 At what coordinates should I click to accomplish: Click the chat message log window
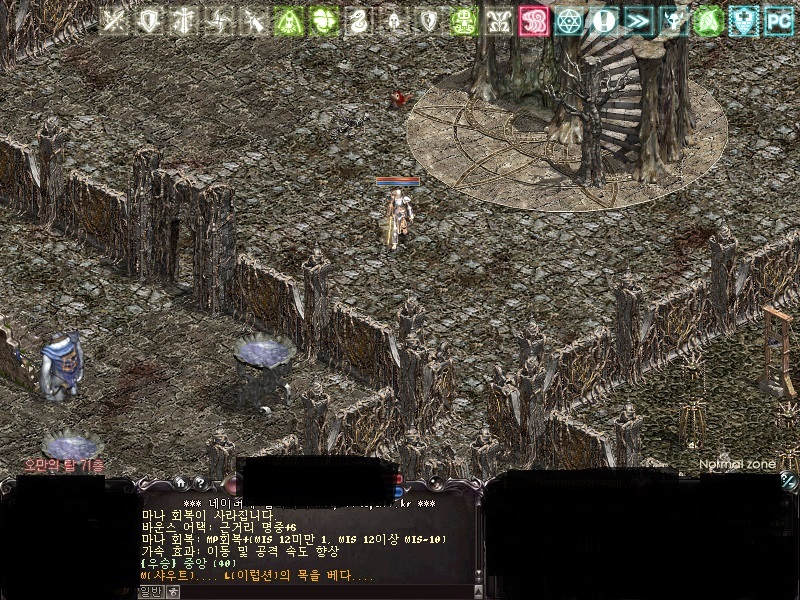tap(300, 540)
